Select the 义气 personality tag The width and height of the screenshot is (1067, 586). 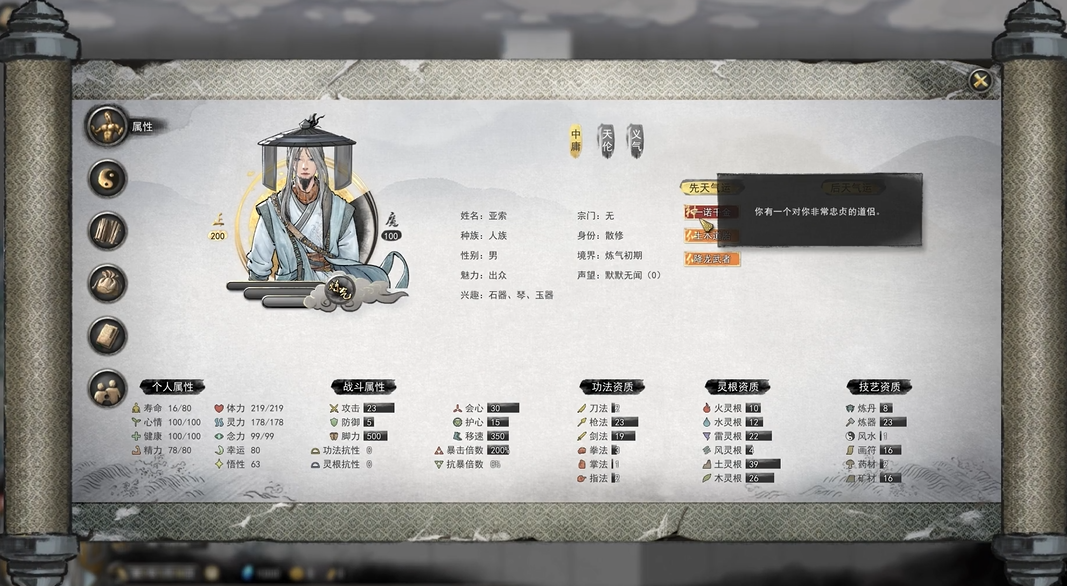[x=635, y=141]
